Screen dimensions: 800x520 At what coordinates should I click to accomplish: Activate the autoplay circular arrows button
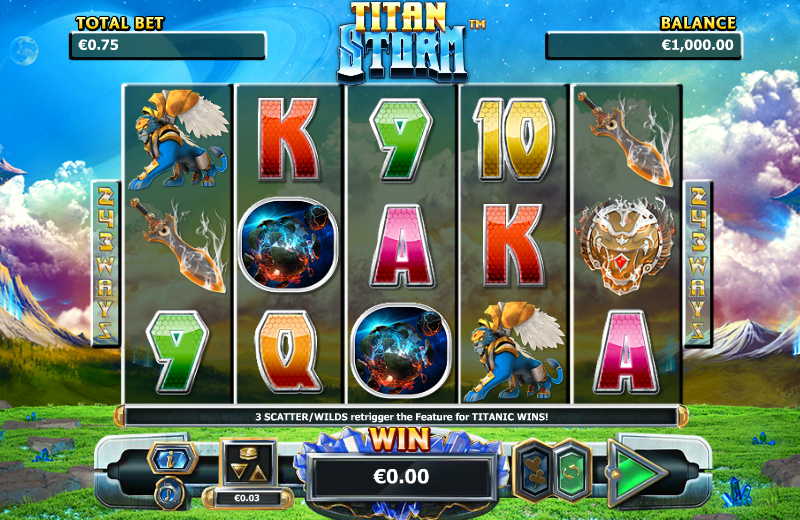click(x=572, y=469)
